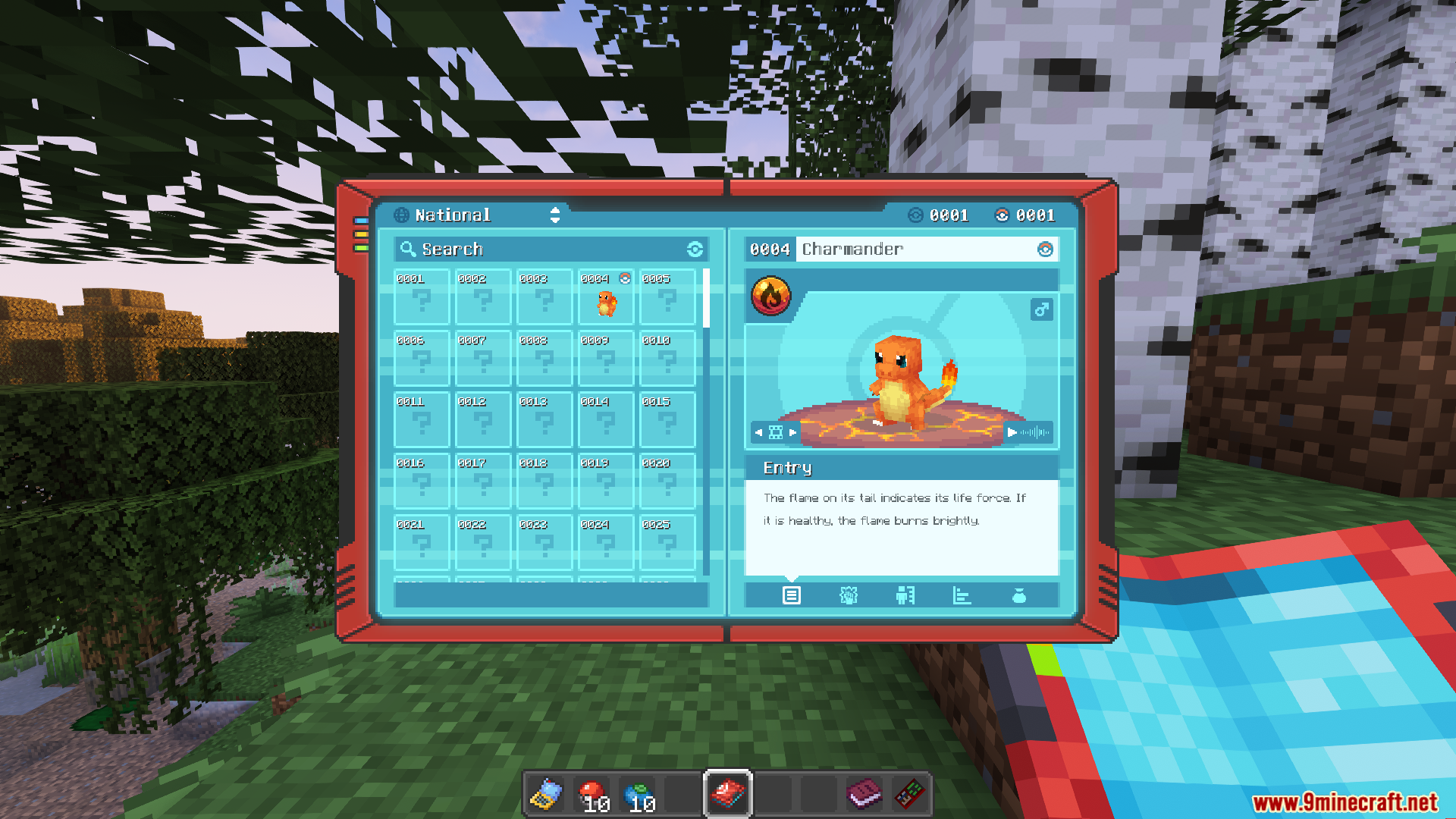Select the unknown entry numbered 0001

(422, 298)
